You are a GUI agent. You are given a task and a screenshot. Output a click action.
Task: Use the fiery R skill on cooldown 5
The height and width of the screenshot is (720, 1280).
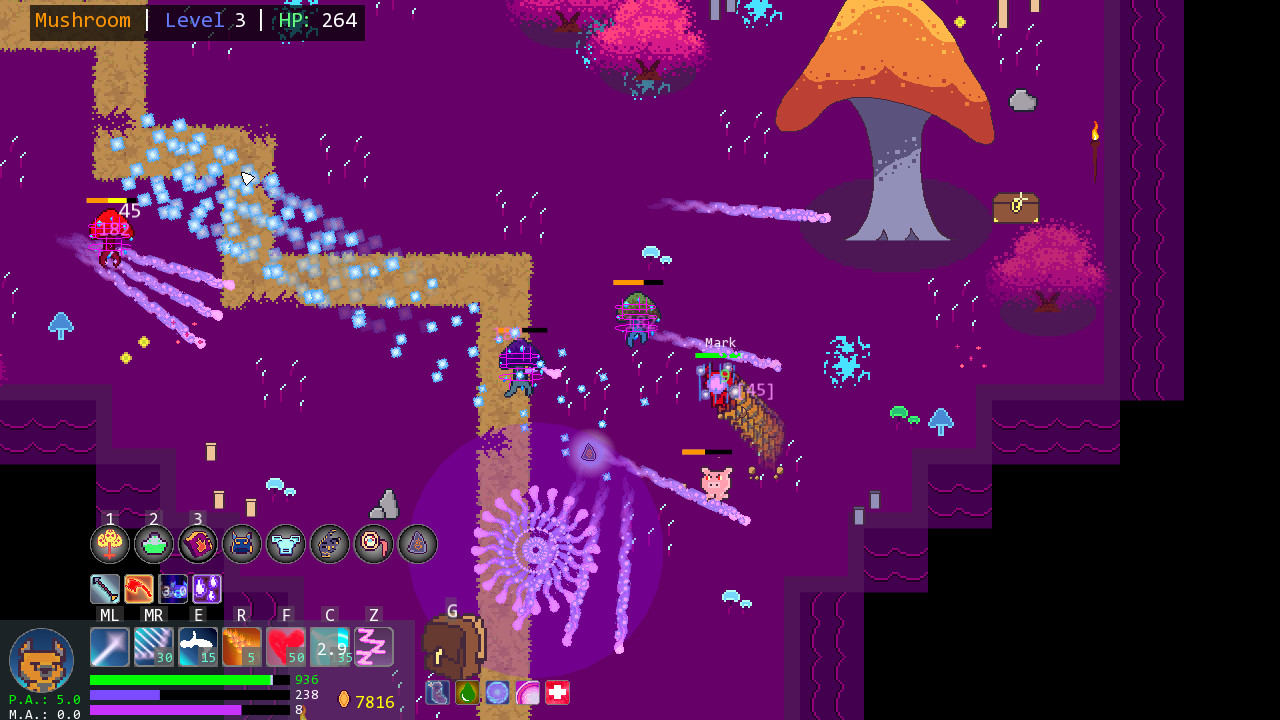[x=241, y=646]
